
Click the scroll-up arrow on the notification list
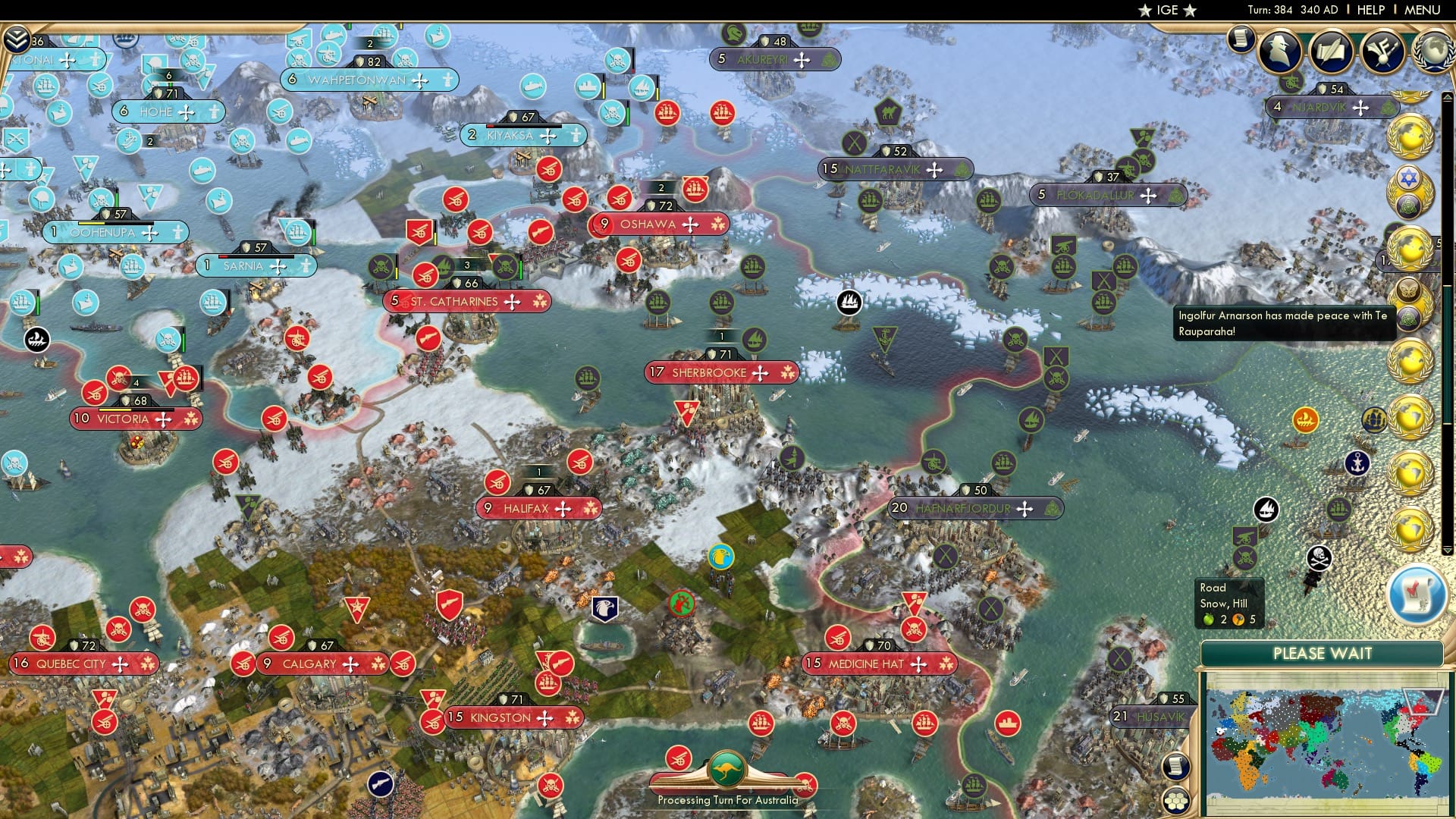click(x=1448, y=96)
